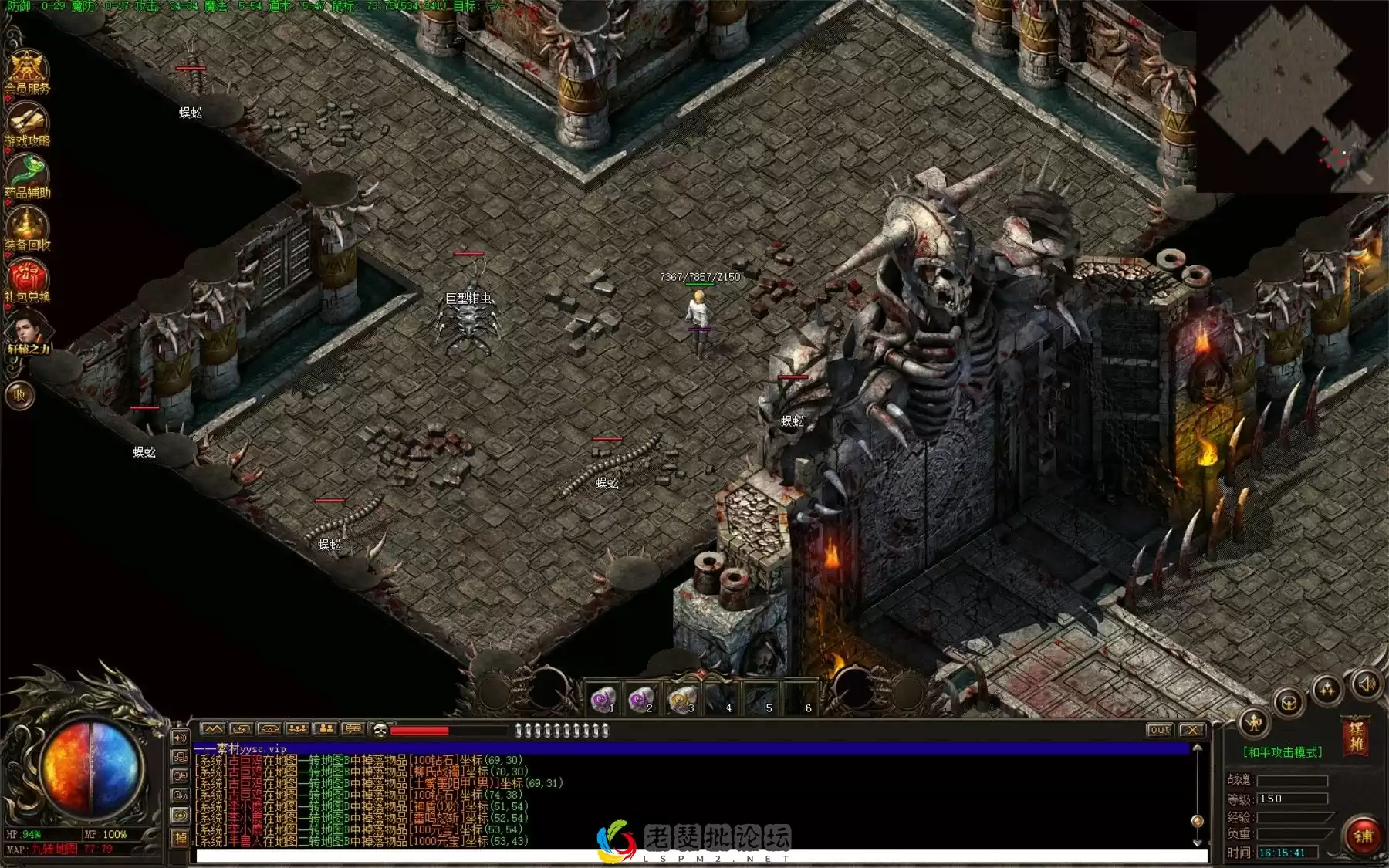Viewport: 1389px width, 868px height.
Task: Open the 摆摊 stall banner button
Action: click(1355, 735)
